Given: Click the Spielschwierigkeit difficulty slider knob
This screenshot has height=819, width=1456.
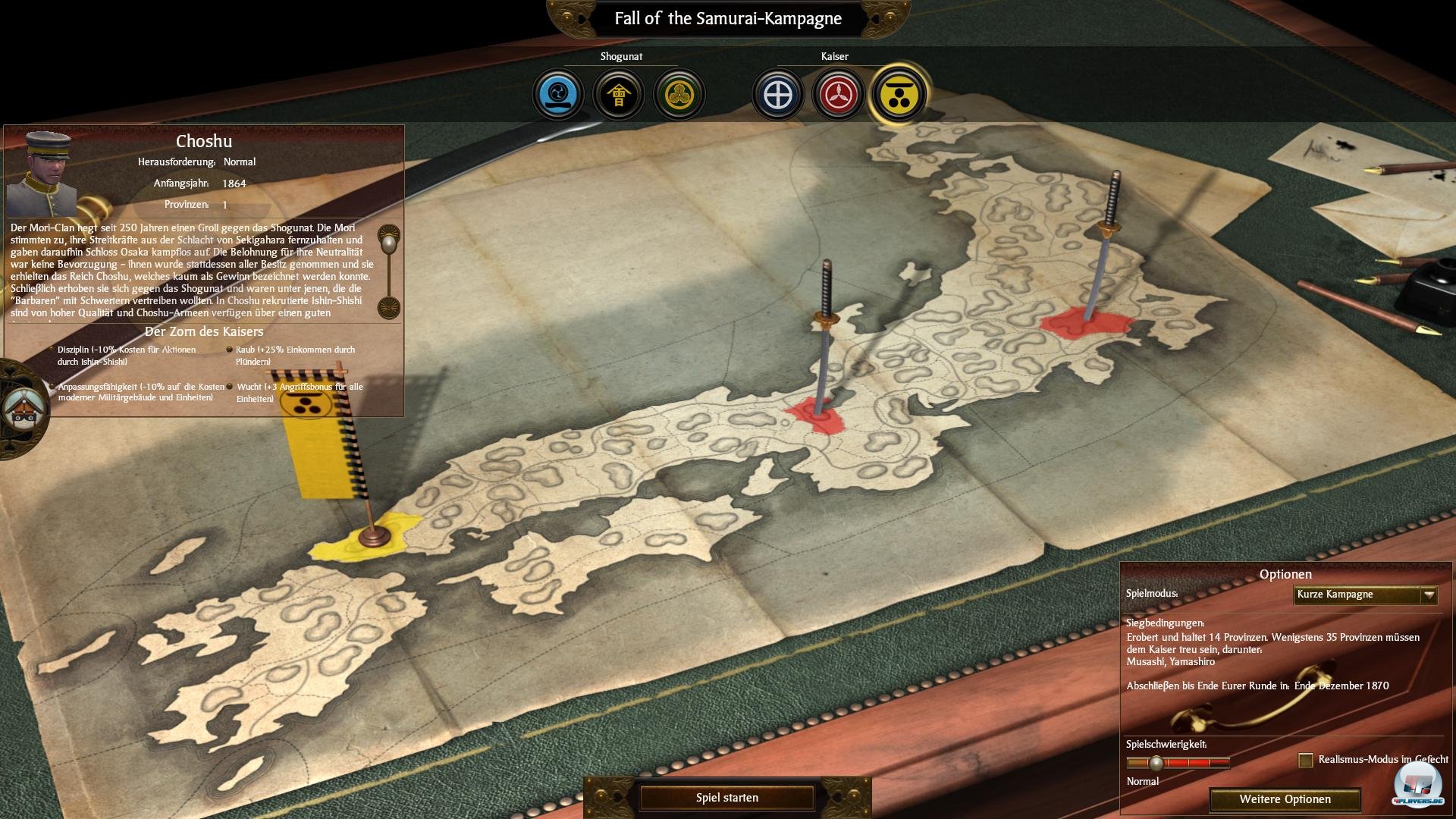Looking at the screenshot, I should tap(1156, 763).
